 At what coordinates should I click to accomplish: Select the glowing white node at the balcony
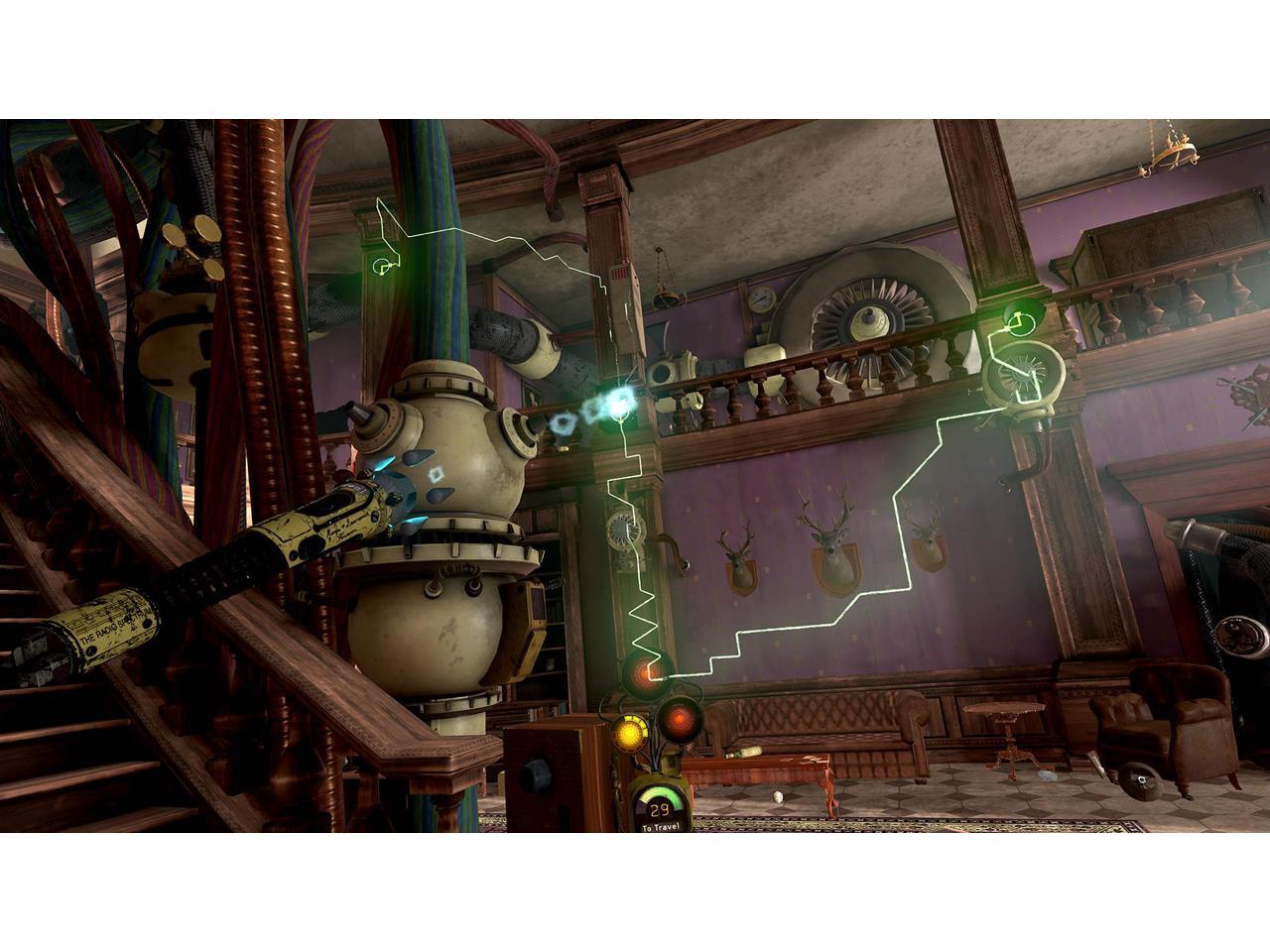tap(621, 401)
